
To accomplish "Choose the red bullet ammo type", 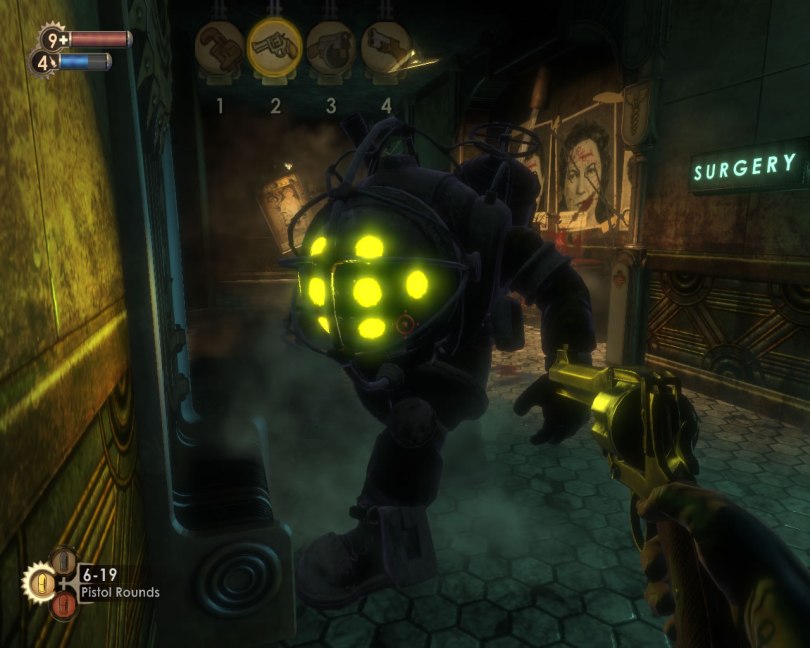I will coord(63,605).
